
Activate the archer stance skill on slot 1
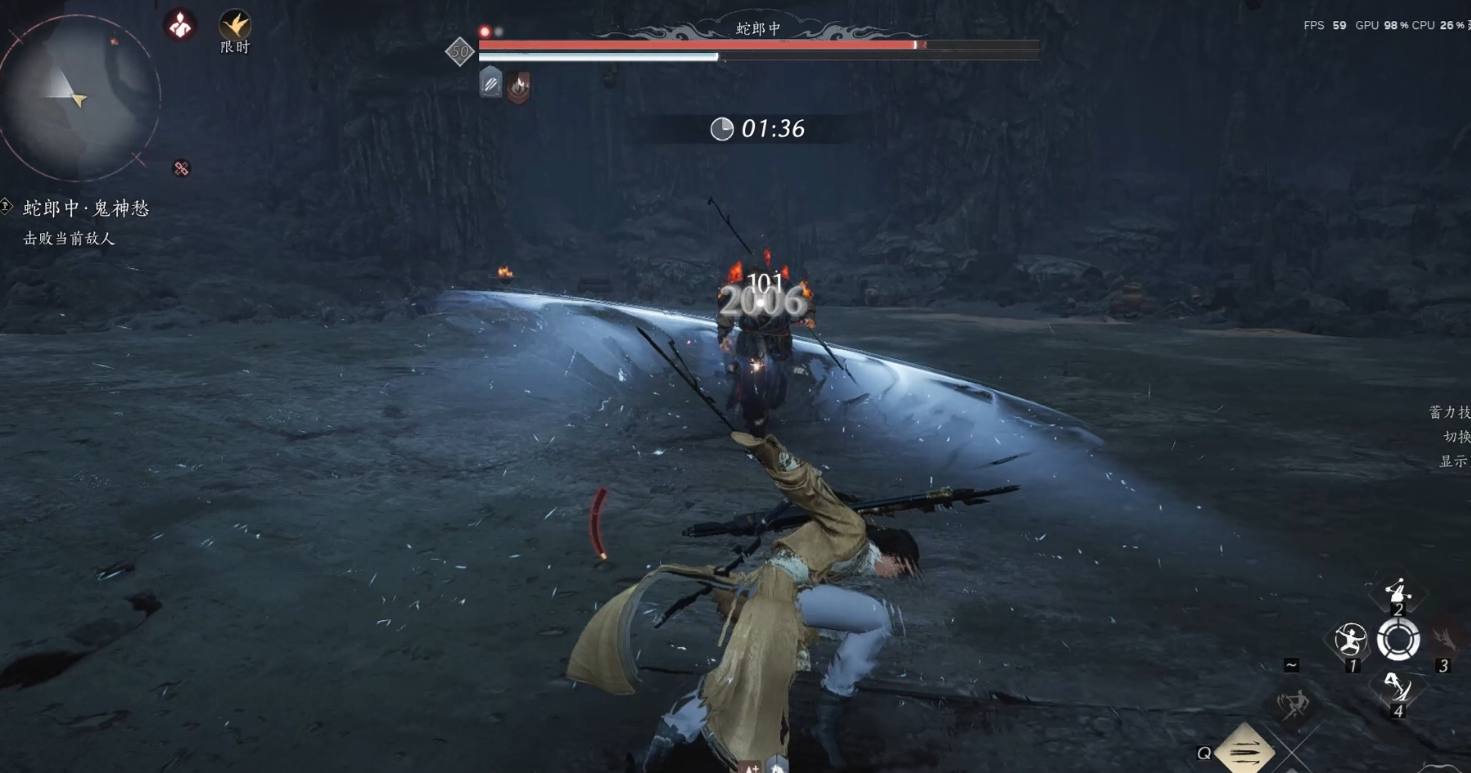coord(1351,639)
